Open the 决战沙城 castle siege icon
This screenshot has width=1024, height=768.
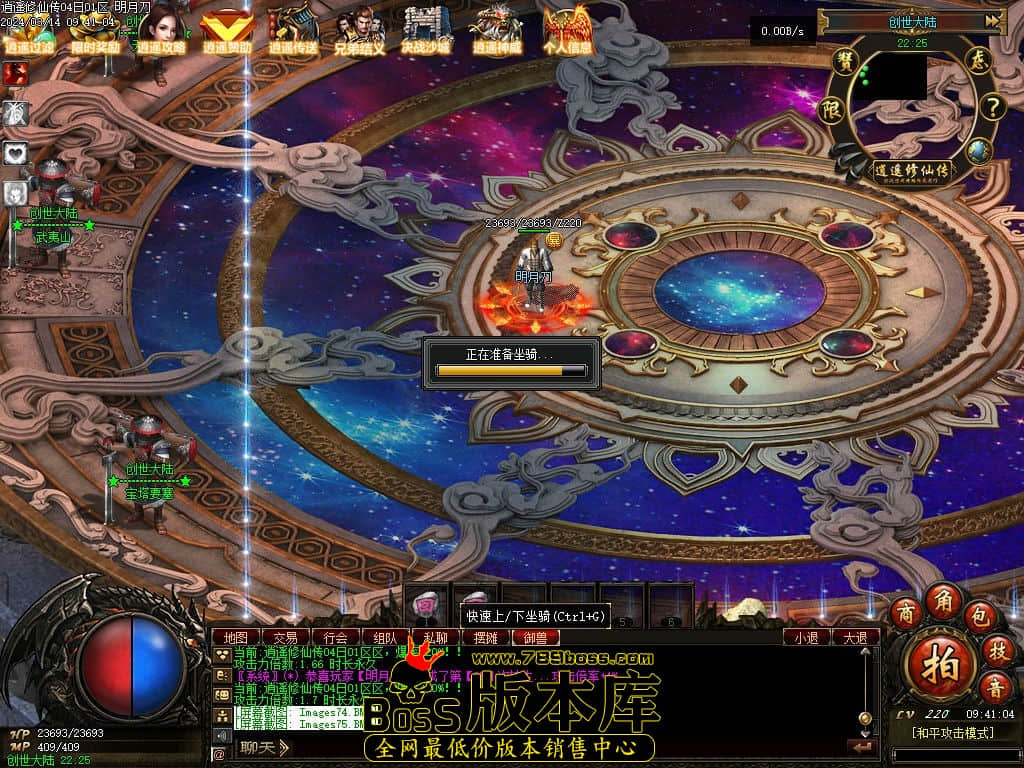coord(426,30)
